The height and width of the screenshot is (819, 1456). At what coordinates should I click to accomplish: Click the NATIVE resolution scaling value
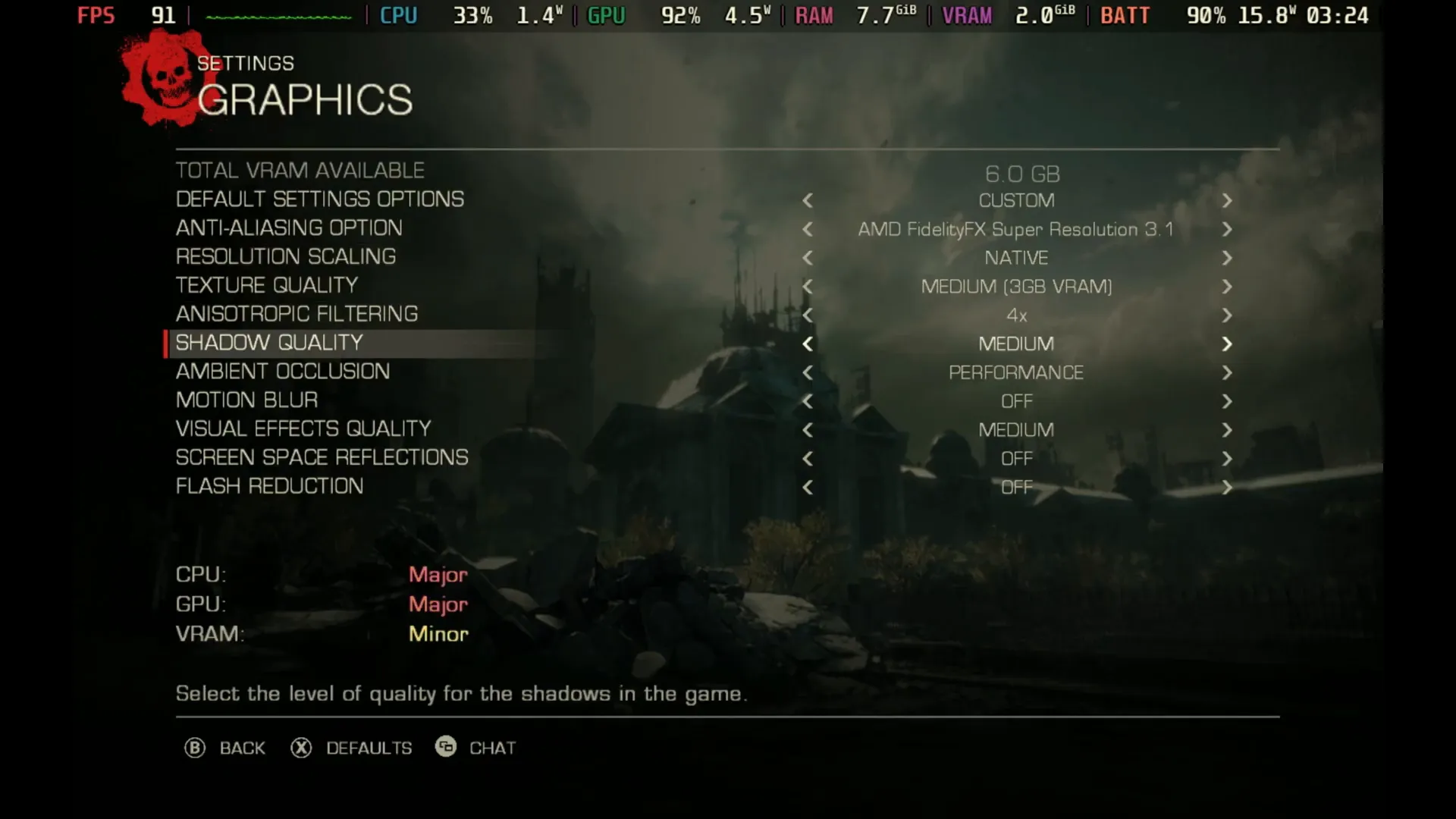pyautogui.click(x=1016, y=258)
